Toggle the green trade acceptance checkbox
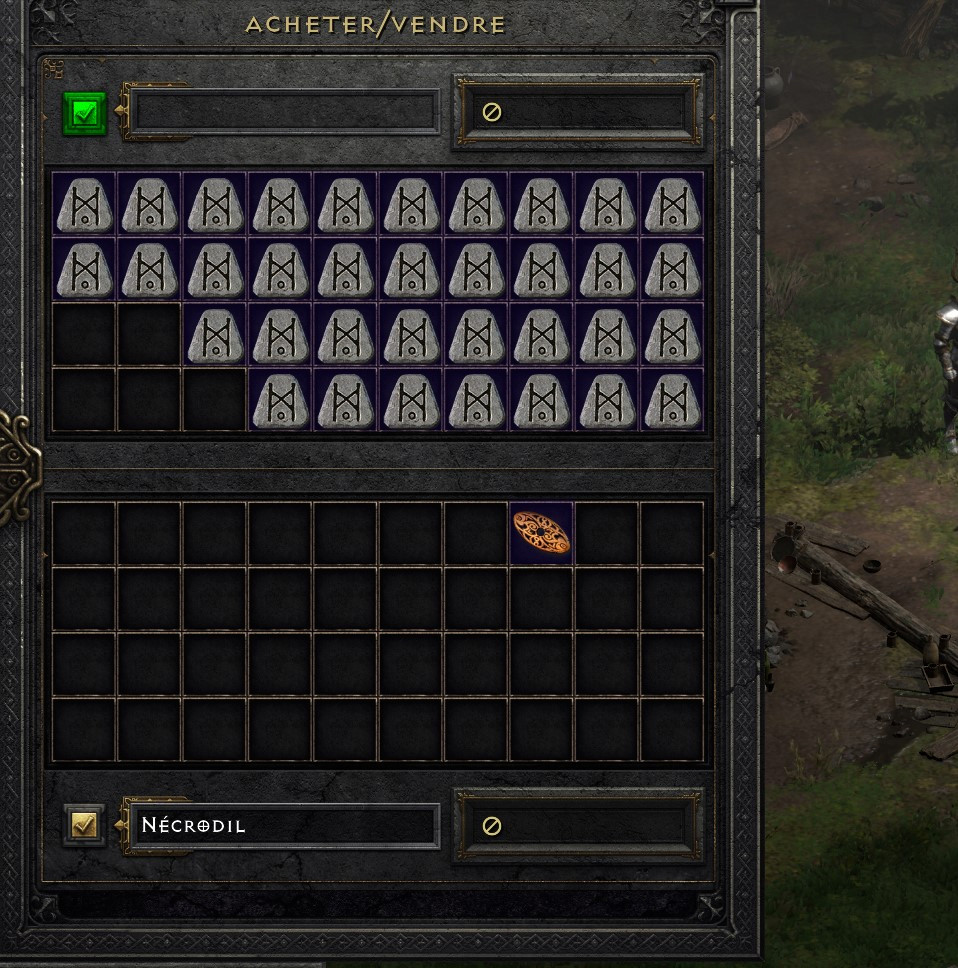Screen dimensions: 958x968 click(85, 113)
